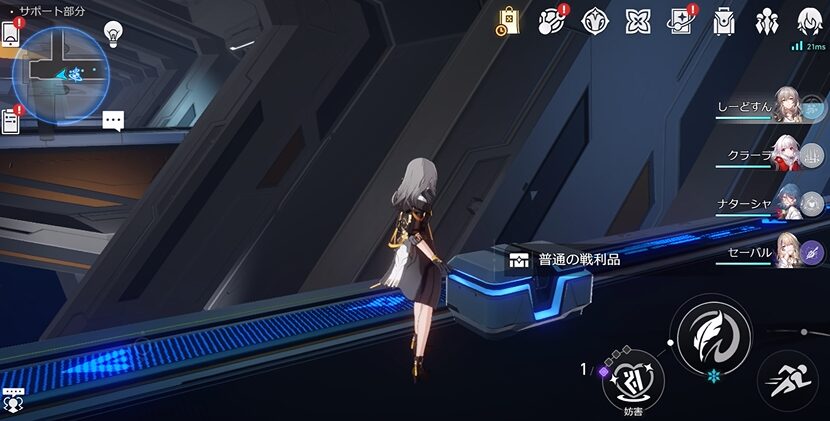Open the chat speech bubble
Viewport: 830px width, 421px height.
click(x=113, y=121)
